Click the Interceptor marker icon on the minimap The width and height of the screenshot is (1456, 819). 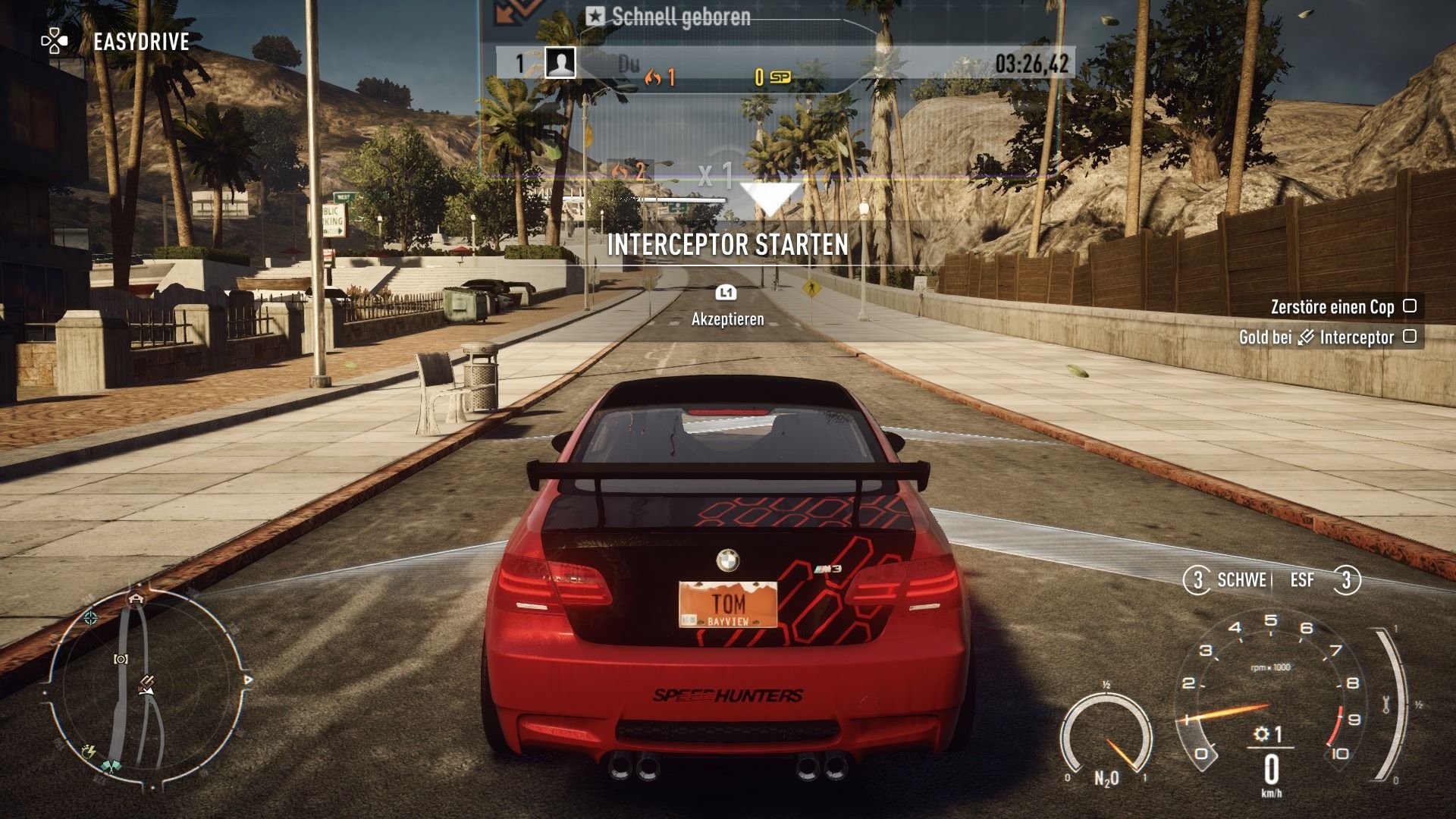(146, 680)
